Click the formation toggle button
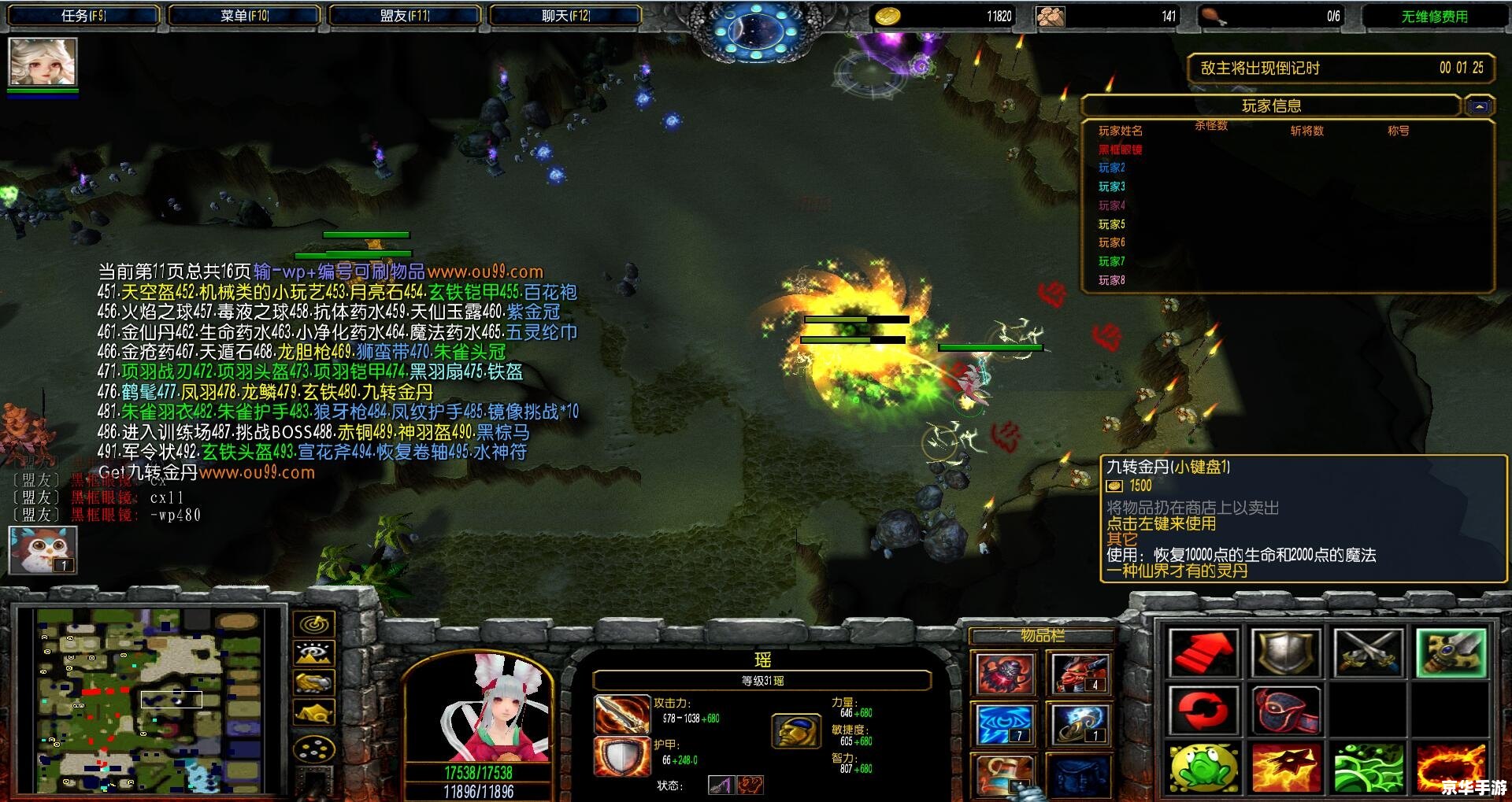Viewport: 1512px width, 802px height. coord(314,748)
